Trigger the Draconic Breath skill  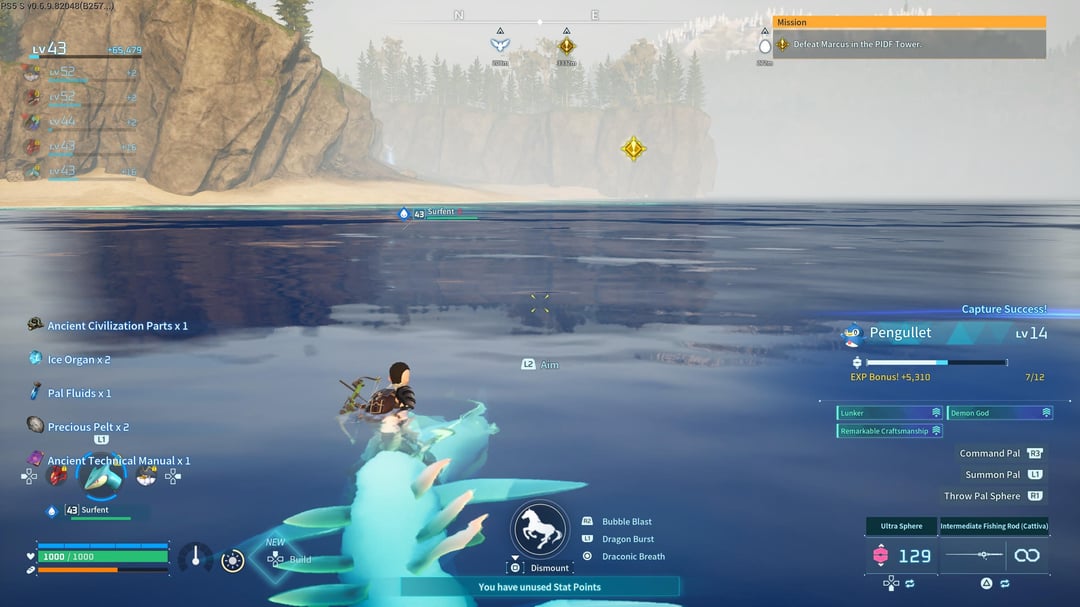pos(632,556)
